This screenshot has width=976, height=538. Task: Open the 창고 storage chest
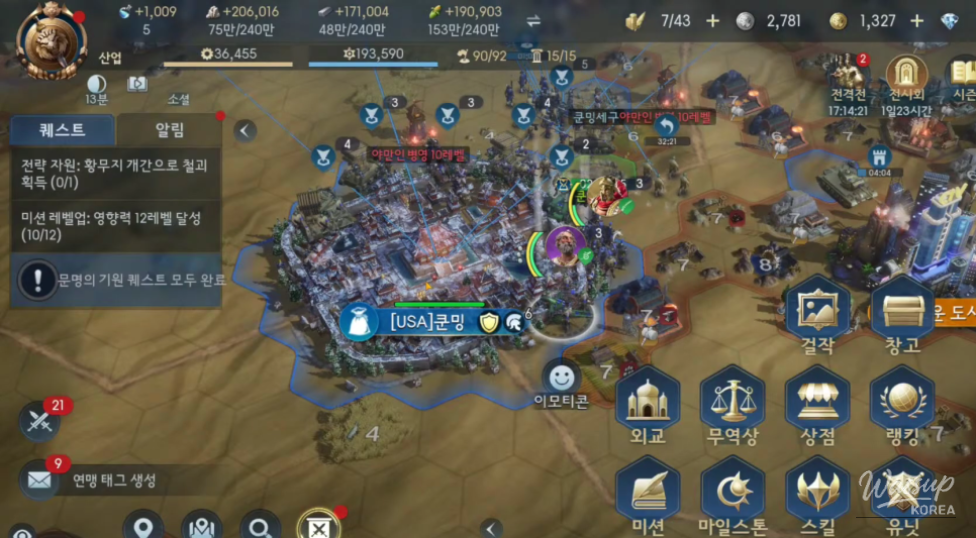(902, 315)
